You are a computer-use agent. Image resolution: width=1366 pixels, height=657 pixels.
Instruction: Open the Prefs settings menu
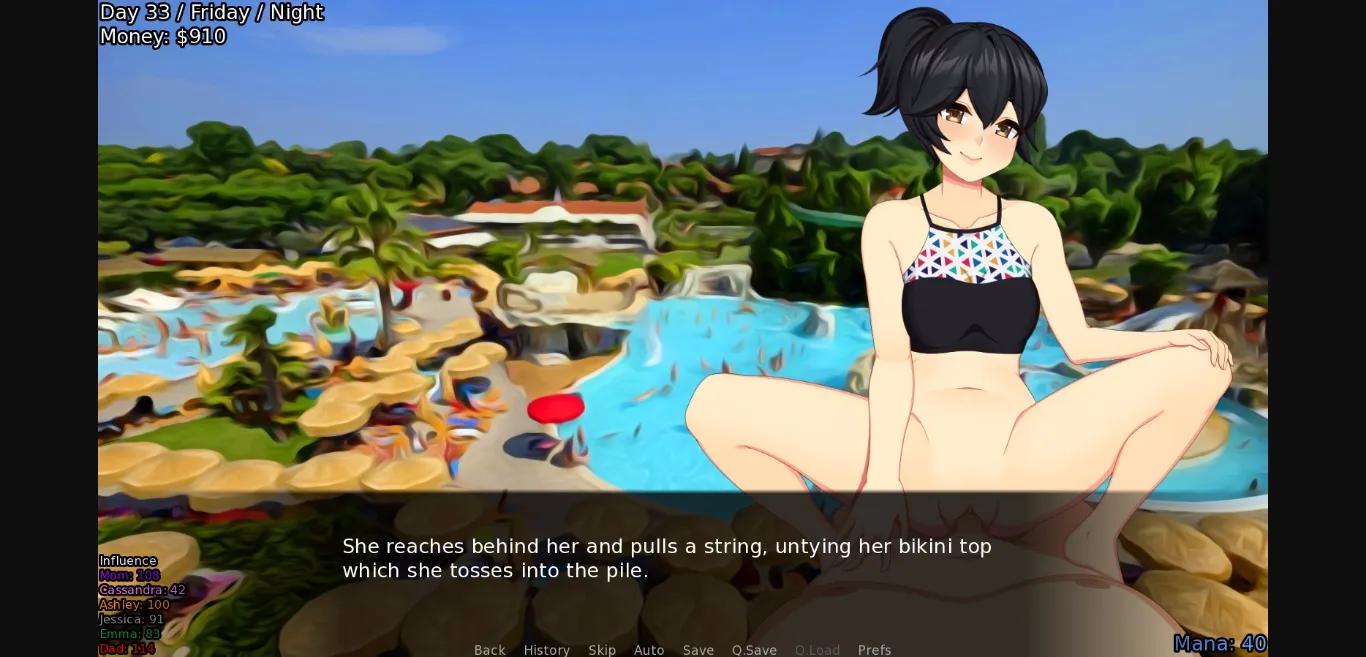pyautogui.click(x=874, y=650)
